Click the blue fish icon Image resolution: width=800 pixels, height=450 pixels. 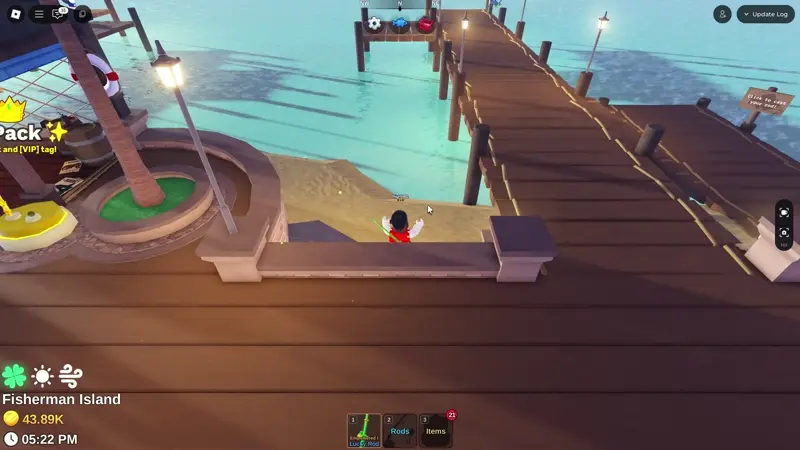(x=400, y=23)
